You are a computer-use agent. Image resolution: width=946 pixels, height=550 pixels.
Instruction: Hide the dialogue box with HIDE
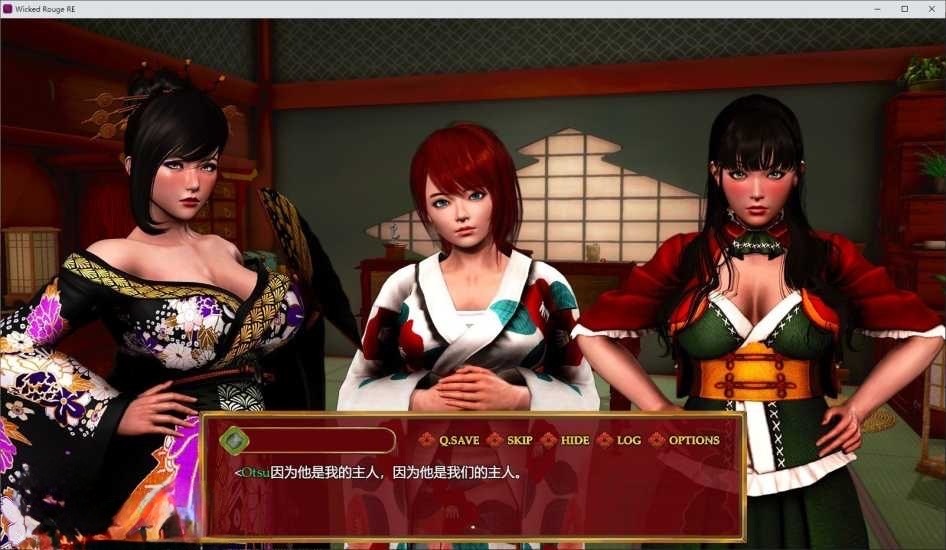574,440
